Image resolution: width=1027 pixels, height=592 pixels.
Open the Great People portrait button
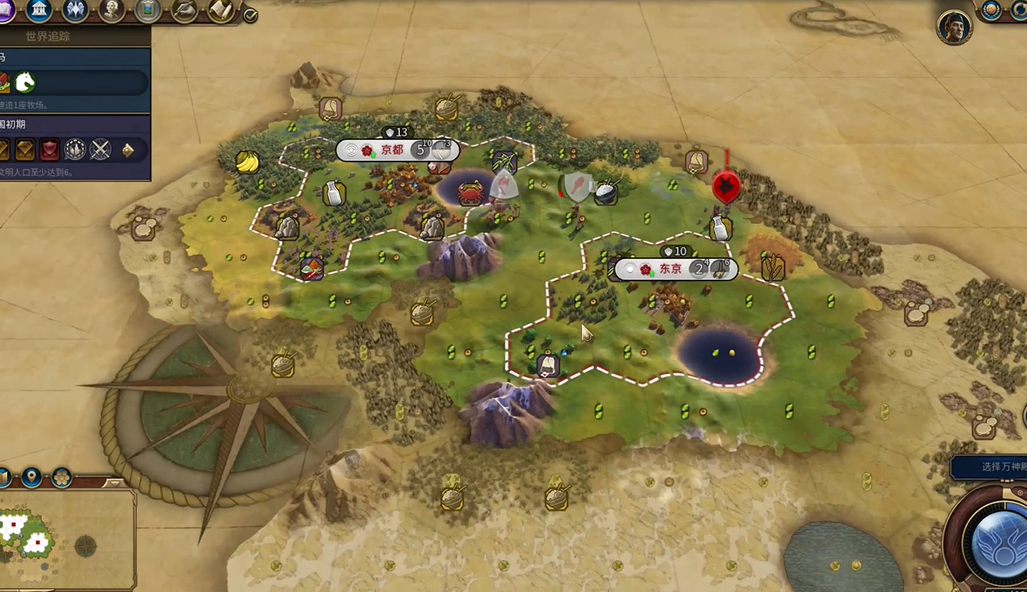pos(112,10)
